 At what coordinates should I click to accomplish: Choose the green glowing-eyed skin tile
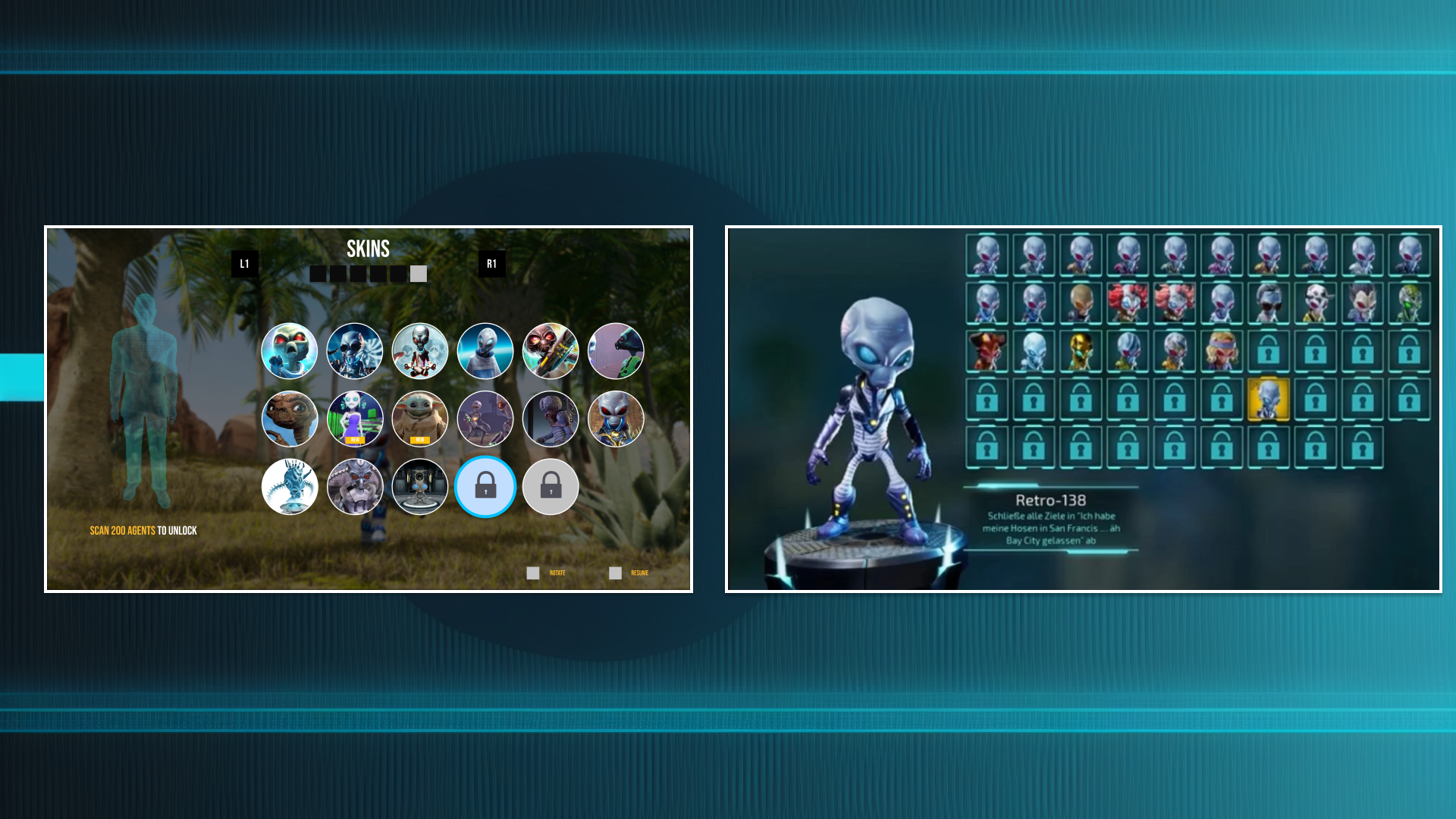pyautogui.click(x=1409, y=303)
